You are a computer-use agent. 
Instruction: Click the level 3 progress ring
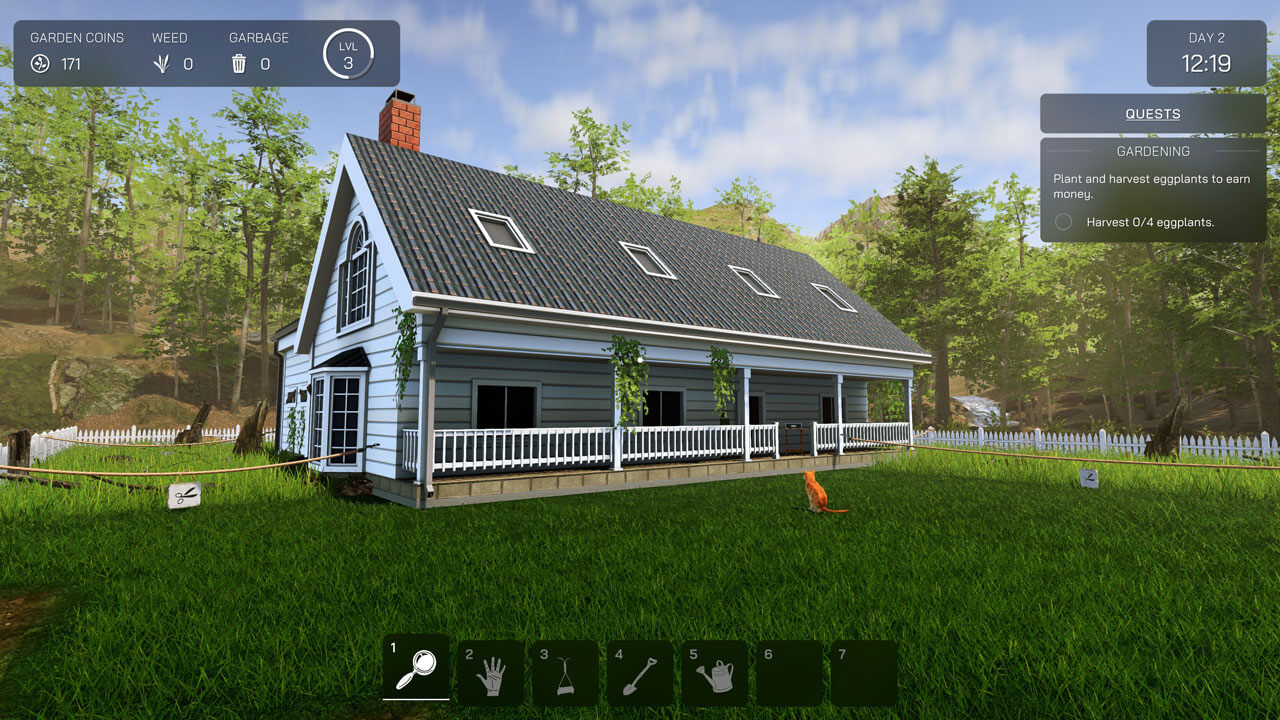pyautogui.click(x=348, y=54)
